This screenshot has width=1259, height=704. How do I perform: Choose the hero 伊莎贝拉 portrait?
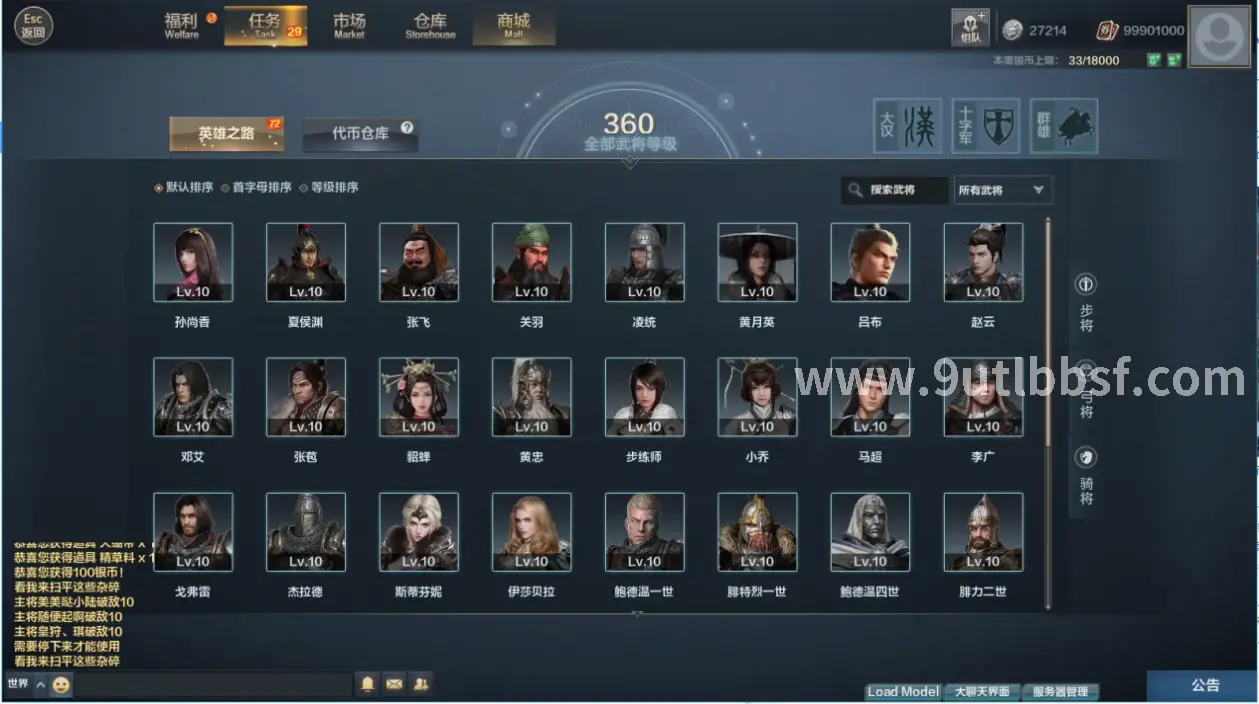coord(532,532)
